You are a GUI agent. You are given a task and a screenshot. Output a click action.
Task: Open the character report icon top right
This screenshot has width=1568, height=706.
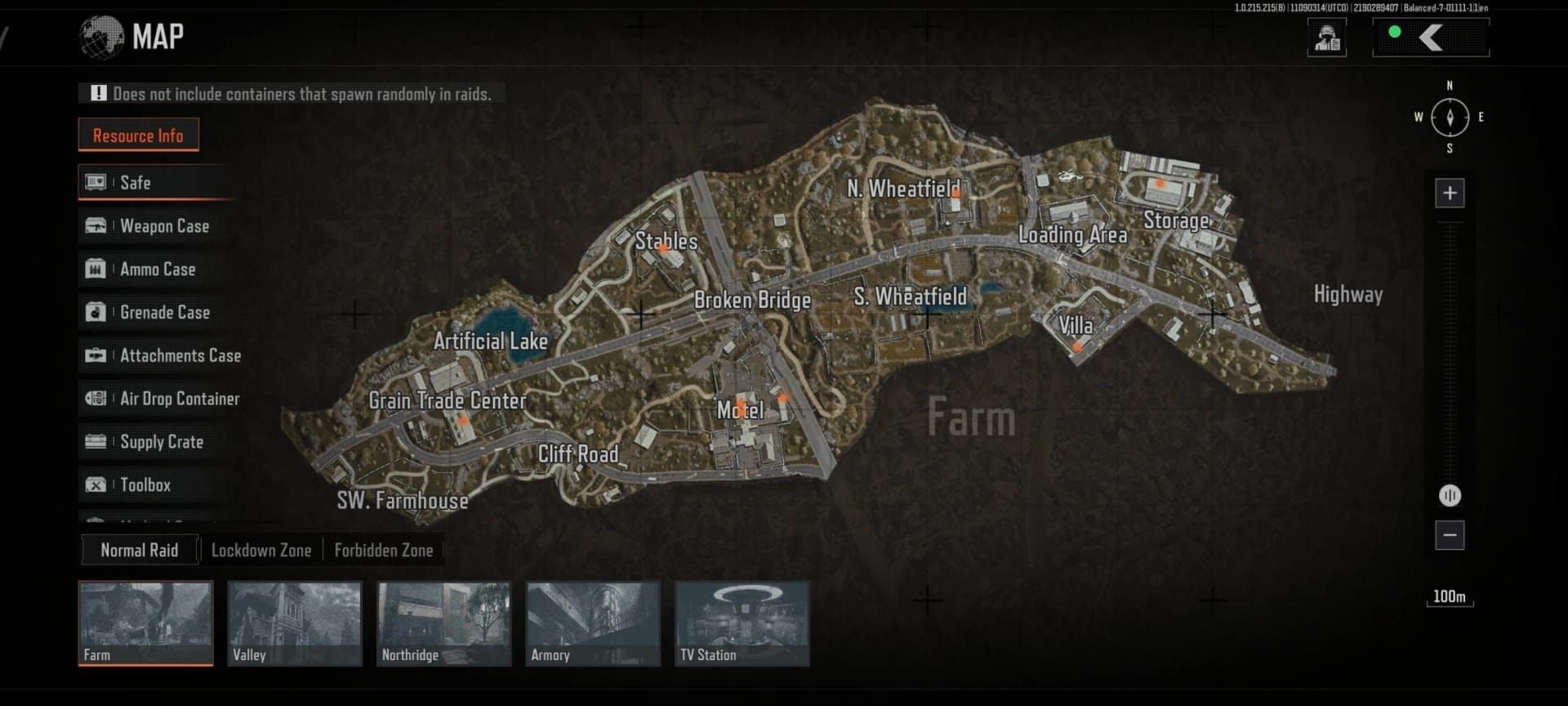[x=1326, y=37]
